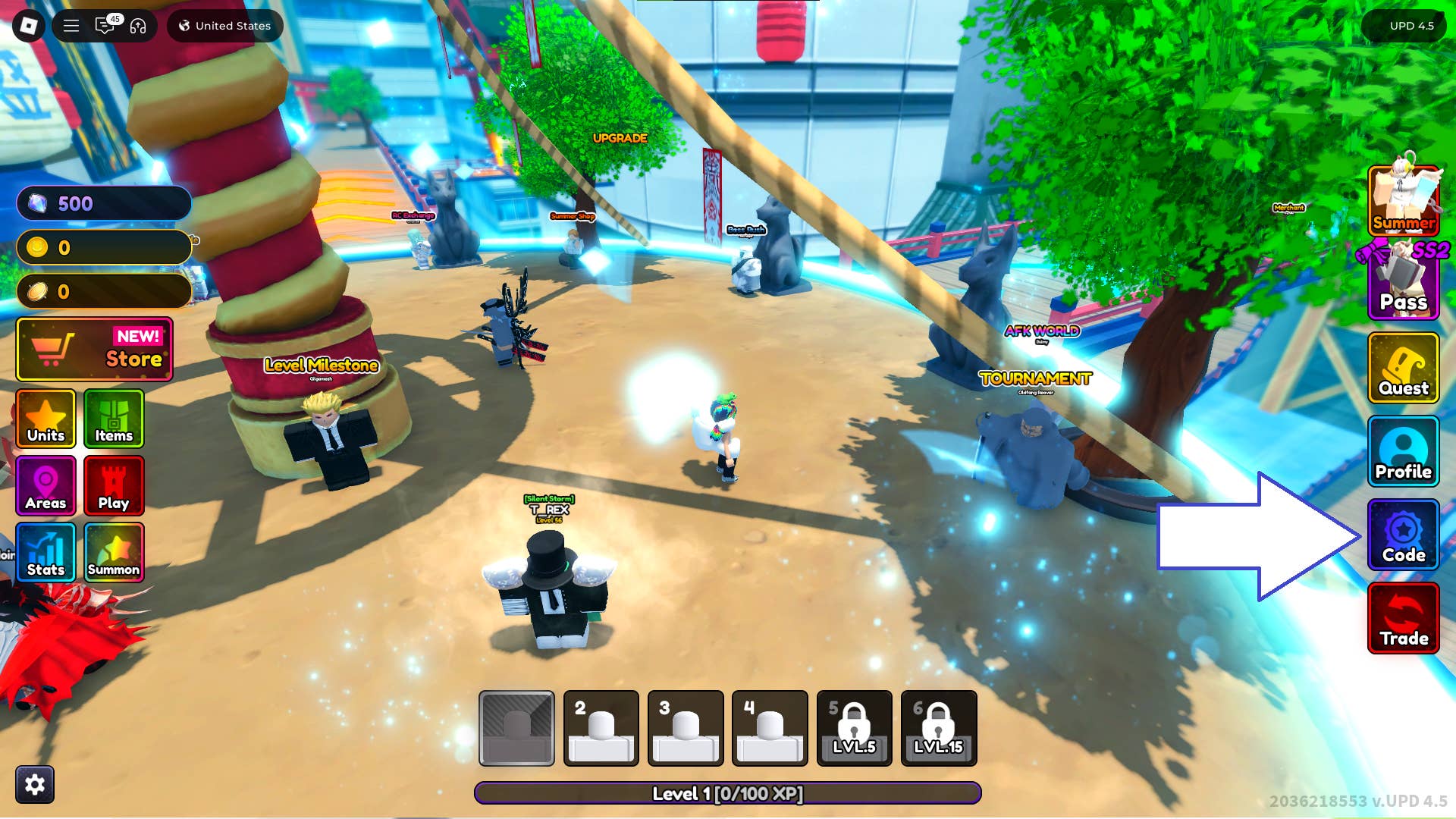The width and height of the screenshot is (1456, 819).
Task: Open the SS2 Pass menu
Action: (x=1403, y=282)
